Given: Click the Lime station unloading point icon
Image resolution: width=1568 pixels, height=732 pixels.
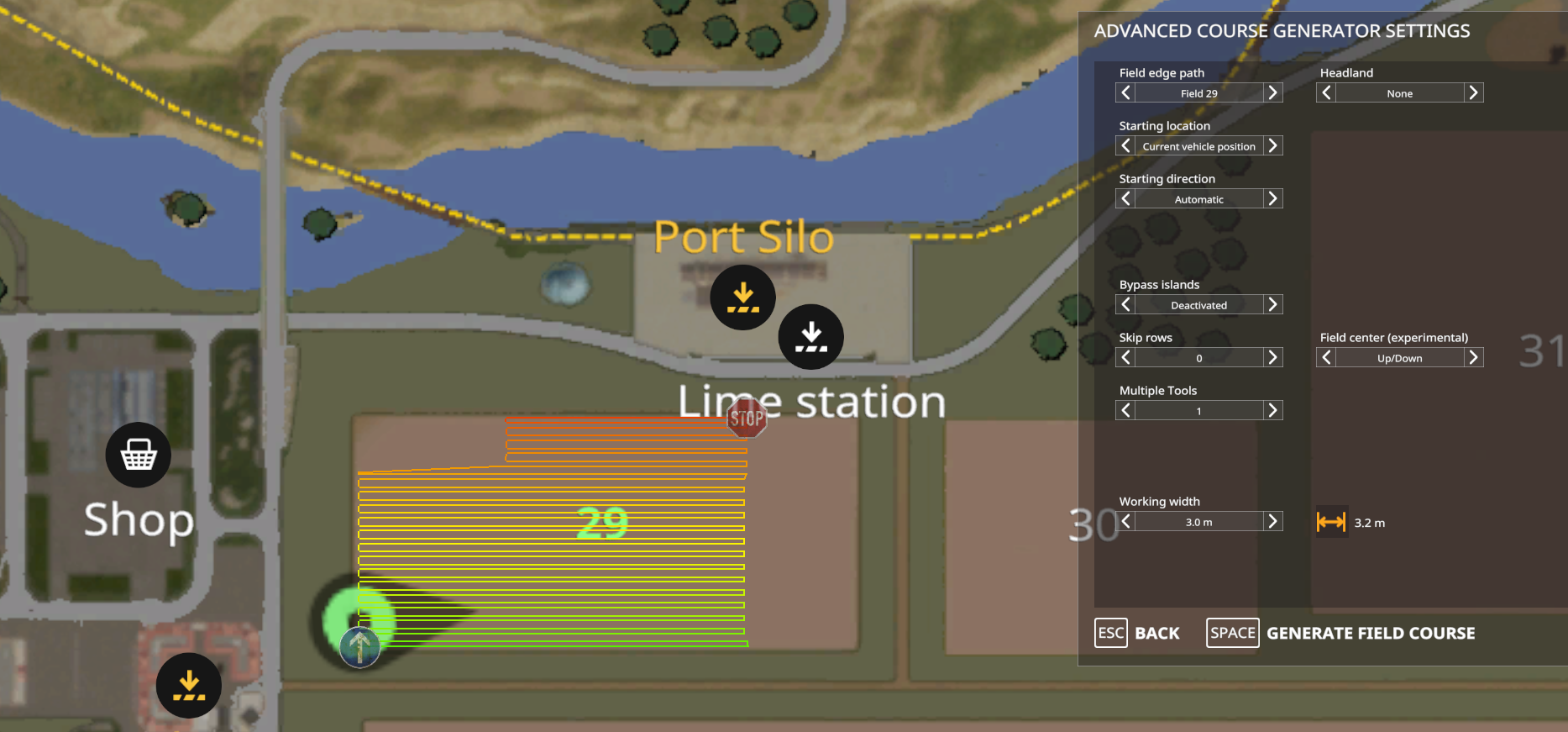Looking at the screenshot, I should coord(810,336).
